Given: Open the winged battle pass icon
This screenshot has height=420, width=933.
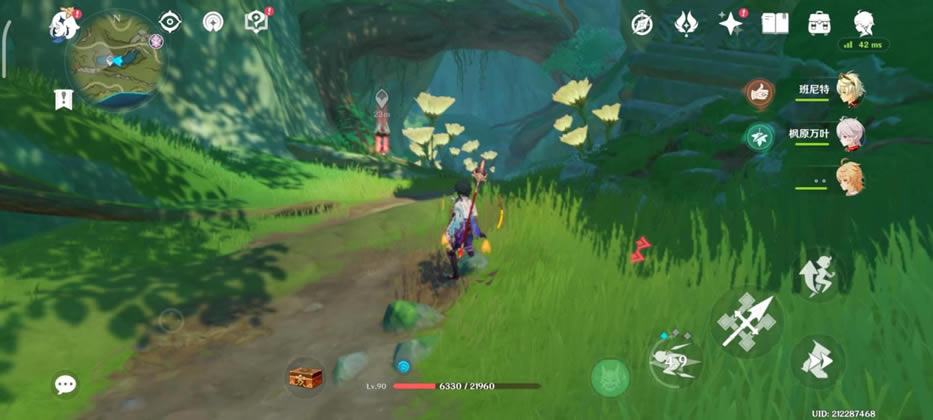Looking at the screenshot, I should 686,23.
